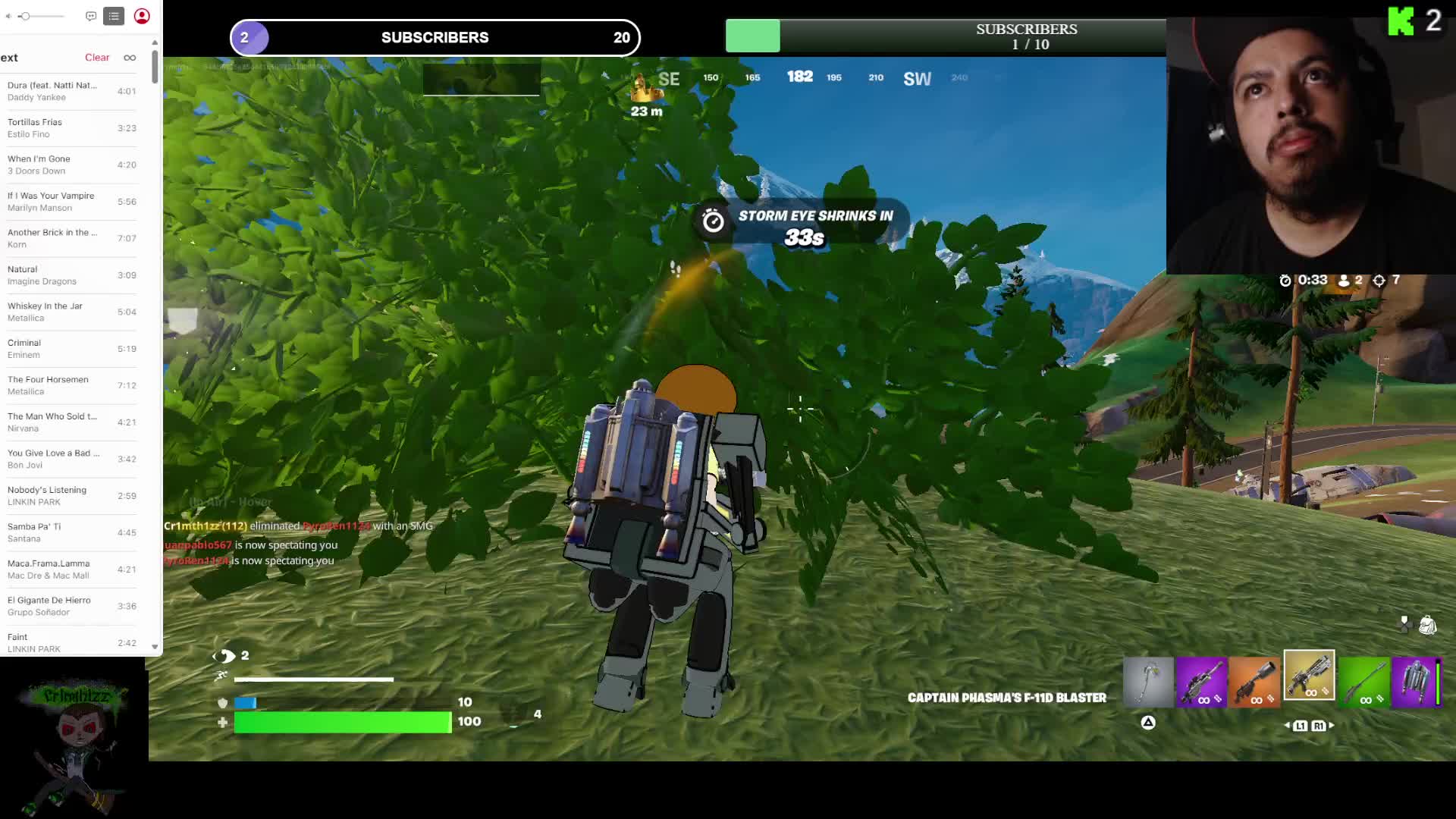Mute the song player volume
The height and width of the screenshot is (819, 1456).
9,16
